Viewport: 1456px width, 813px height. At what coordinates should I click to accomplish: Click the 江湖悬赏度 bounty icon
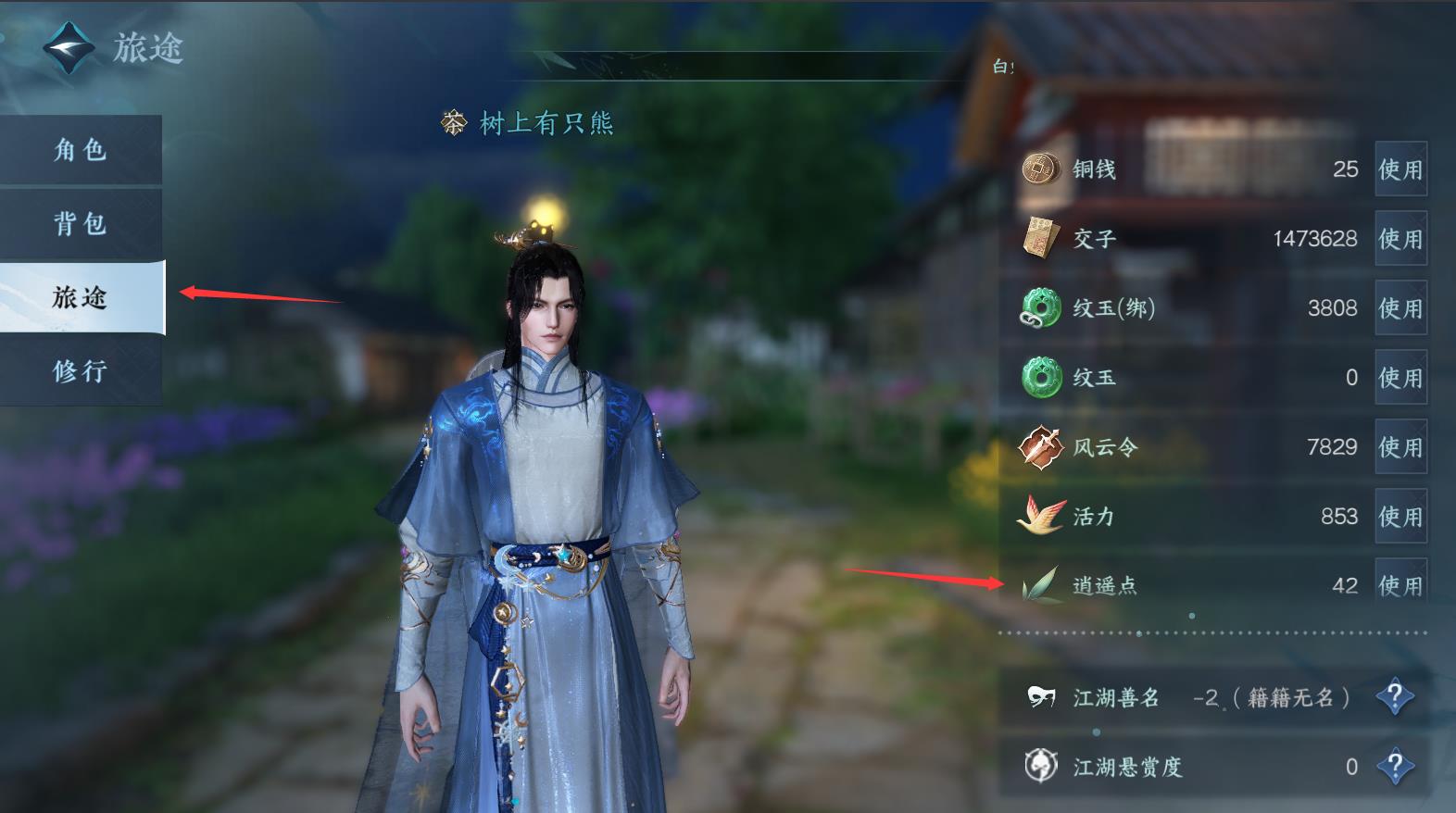(x=1041, y=768)
